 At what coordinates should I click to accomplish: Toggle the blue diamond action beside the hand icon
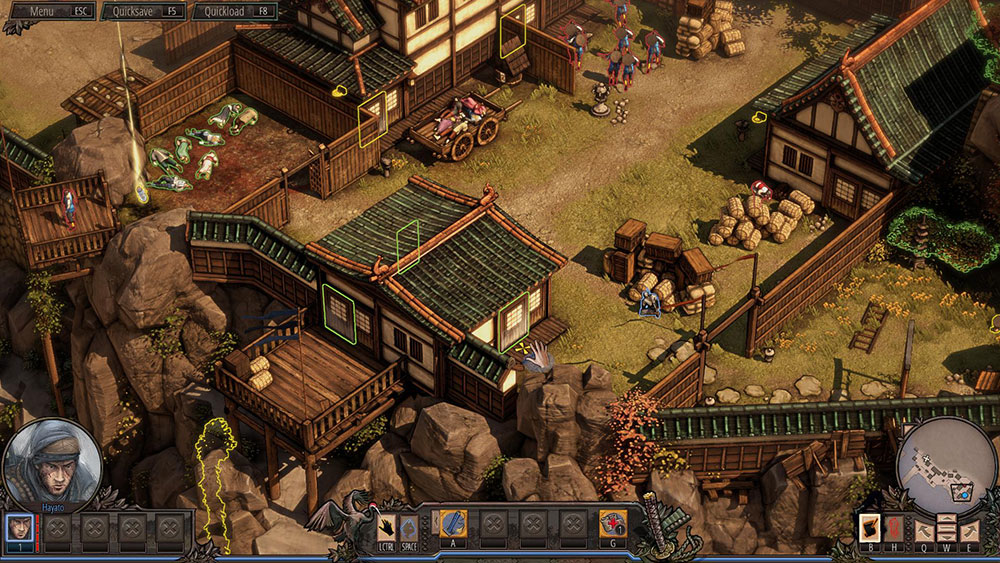click(x=407, y=524)
